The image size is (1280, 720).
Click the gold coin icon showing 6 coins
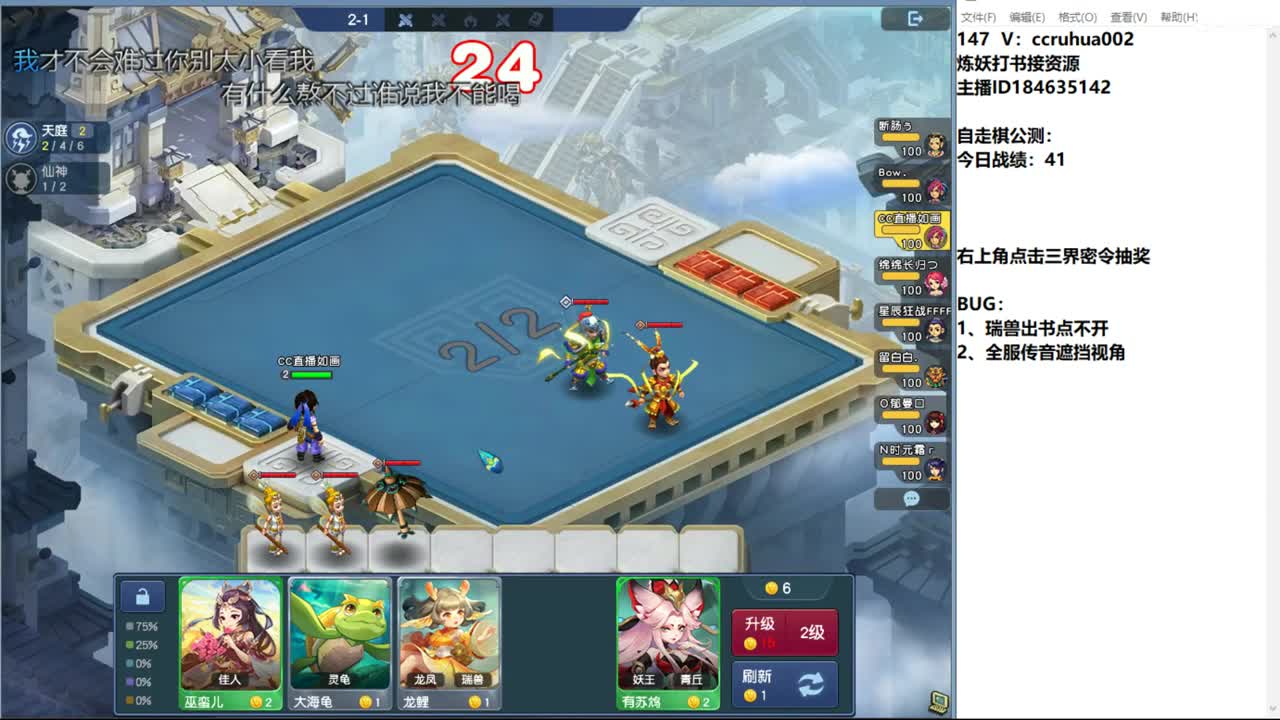769,589
